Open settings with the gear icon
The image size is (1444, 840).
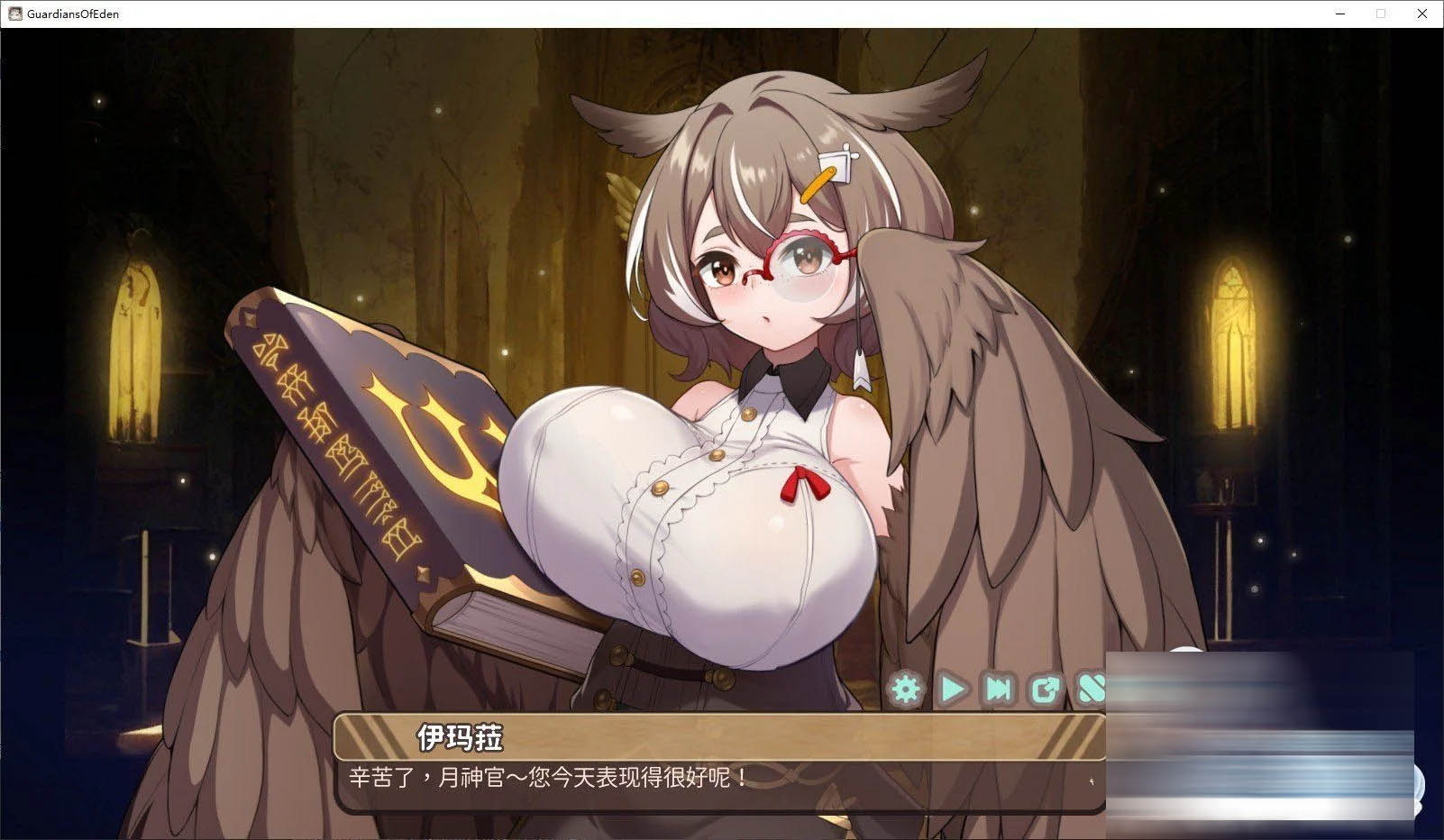click(x=906, y=689)
